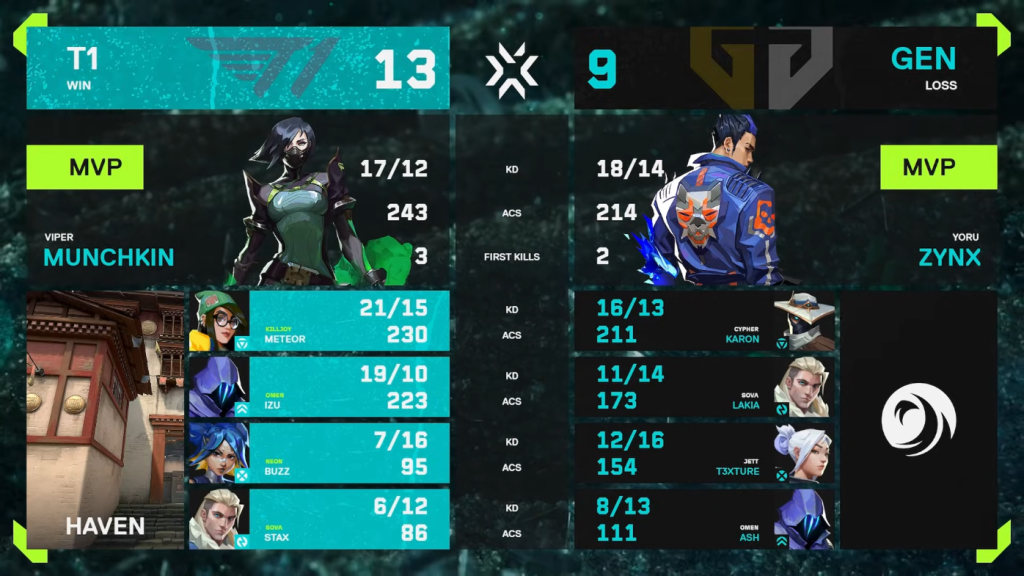Choose Buzz's Neon player row

coord(320,453)
